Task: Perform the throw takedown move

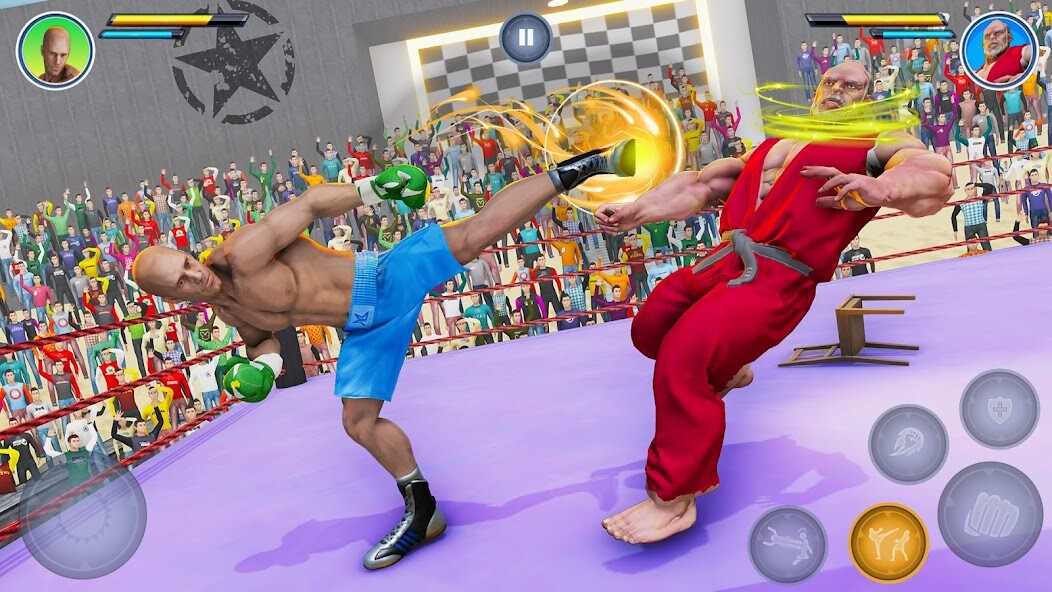Action: point(788,544)
